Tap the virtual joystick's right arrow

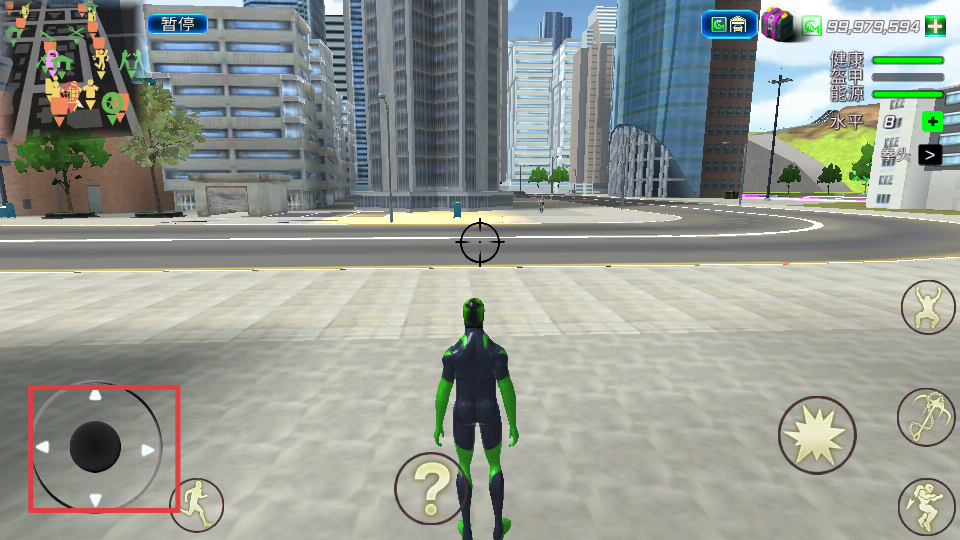[148, 450]
